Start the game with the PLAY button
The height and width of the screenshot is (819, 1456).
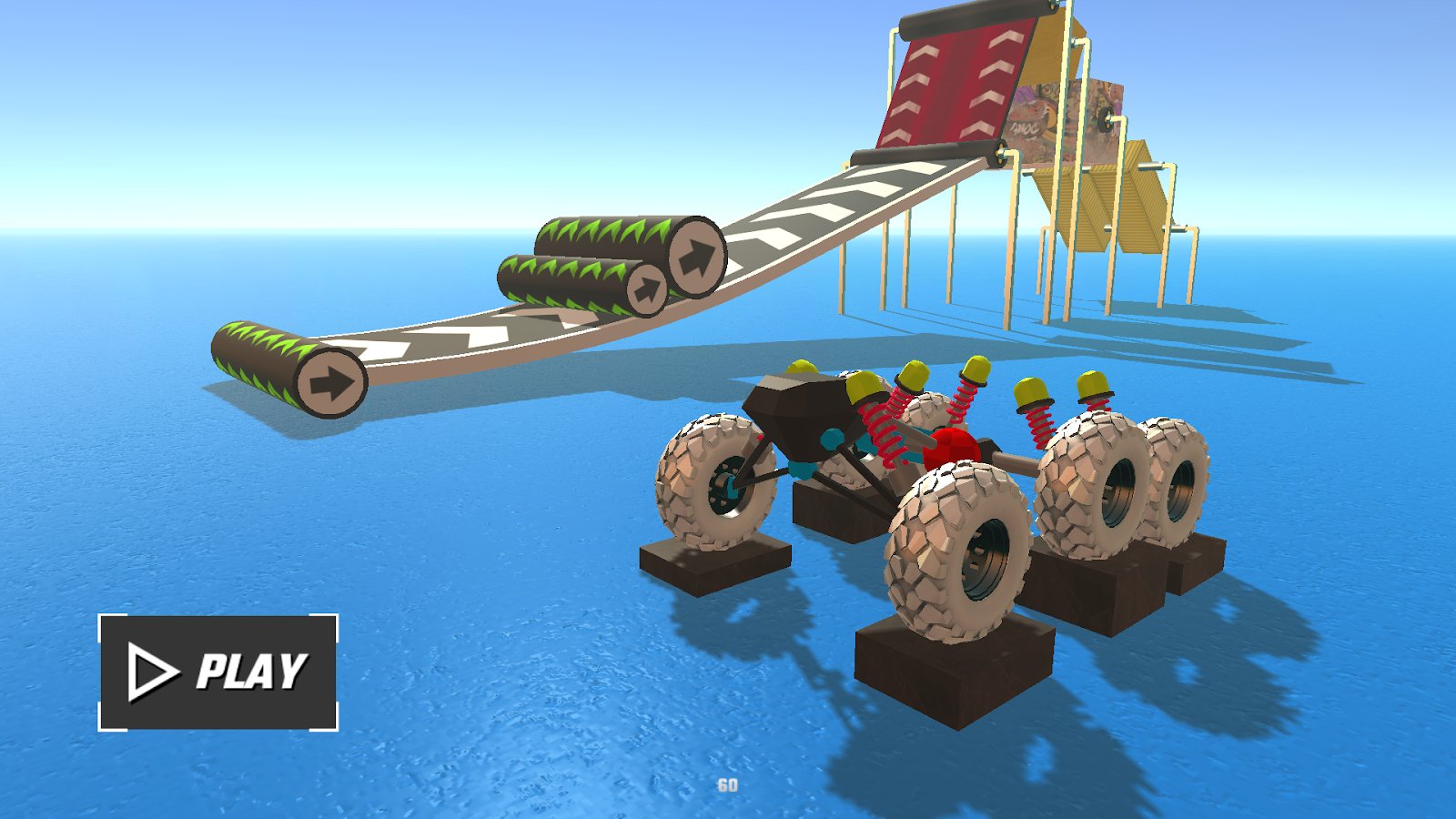tap(218, 672)
